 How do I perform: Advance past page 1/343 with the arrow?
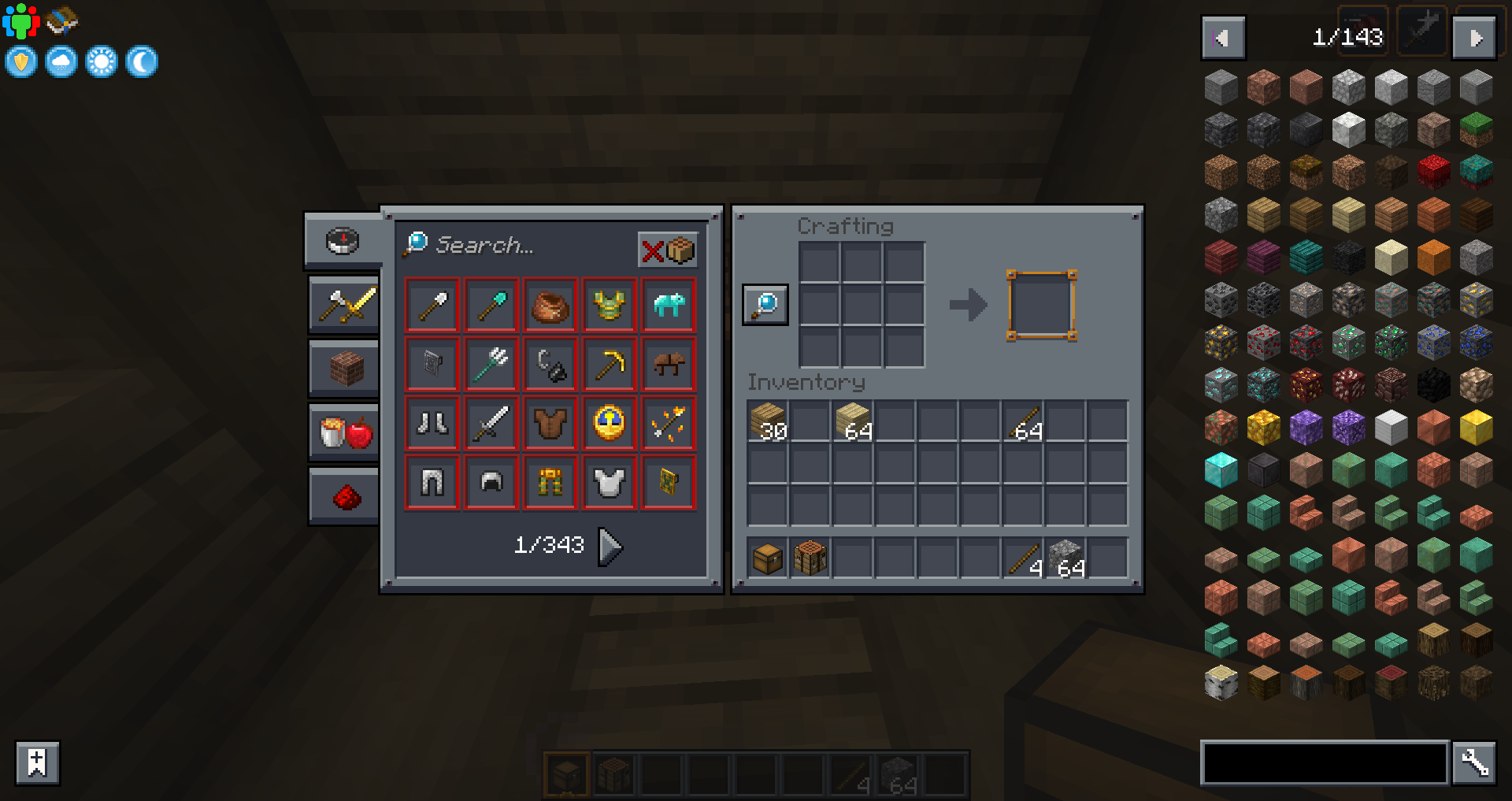[x=610, y=546]
